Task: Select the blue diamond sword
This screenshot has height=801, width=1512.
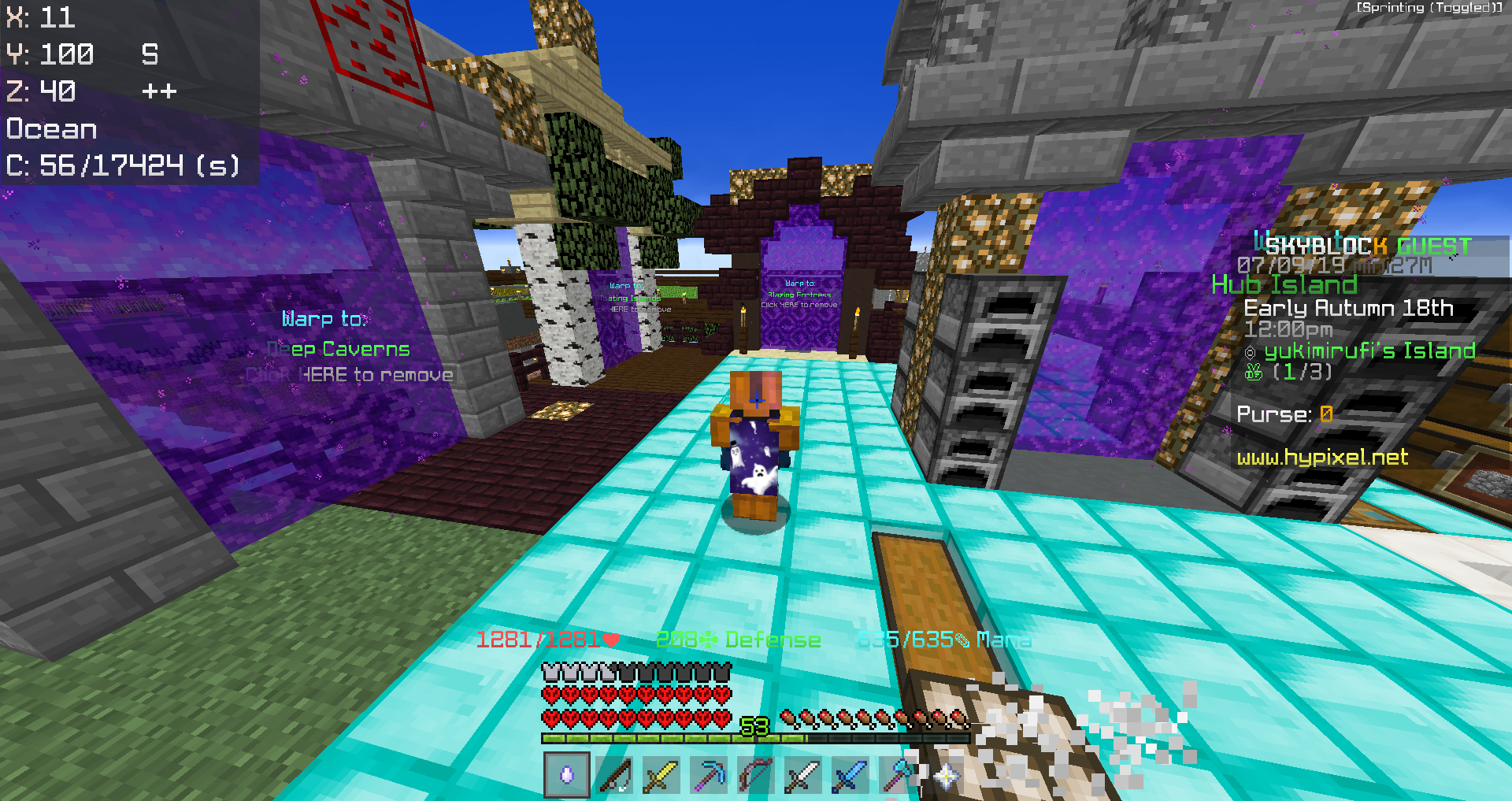Action: 850,776
